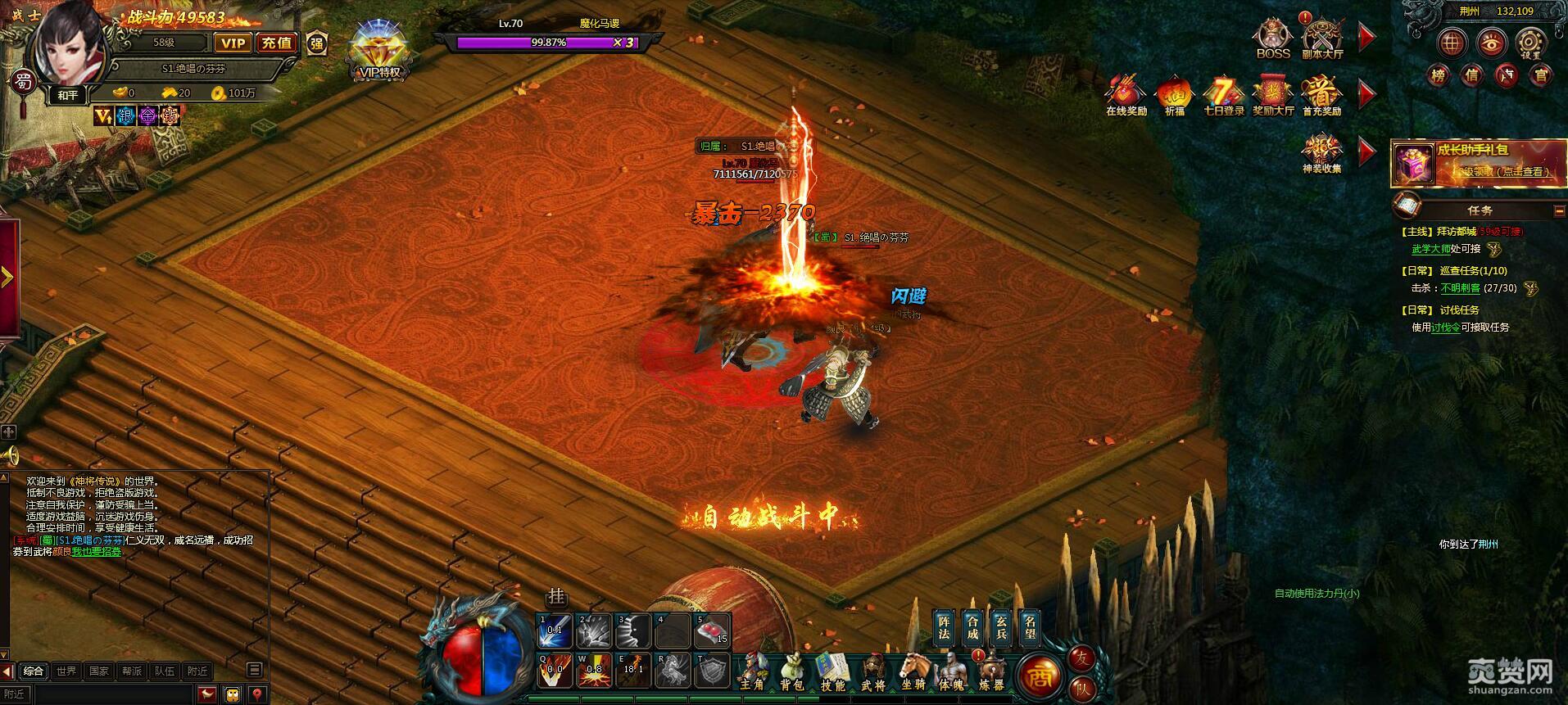
Task: Open the 设置 gear settings button
Action: point(1529,43)
